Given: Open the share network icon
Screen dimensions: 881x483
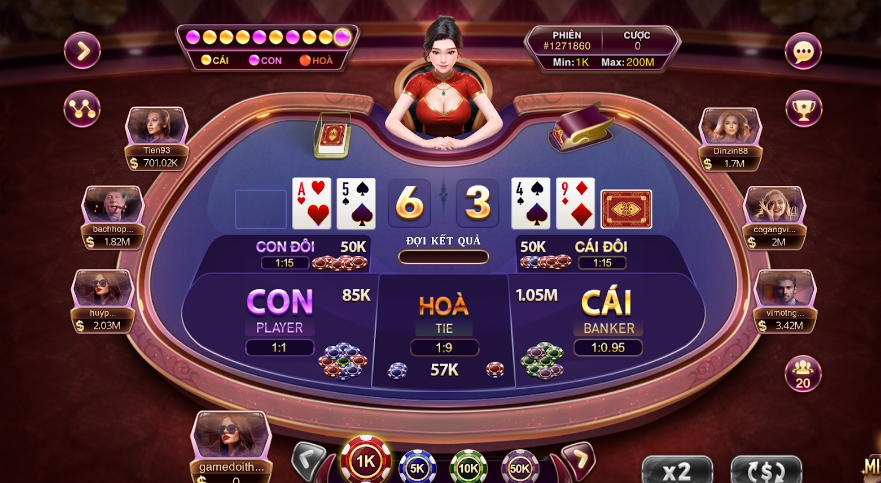Looking at the screenshot, I should pos(82,108).
